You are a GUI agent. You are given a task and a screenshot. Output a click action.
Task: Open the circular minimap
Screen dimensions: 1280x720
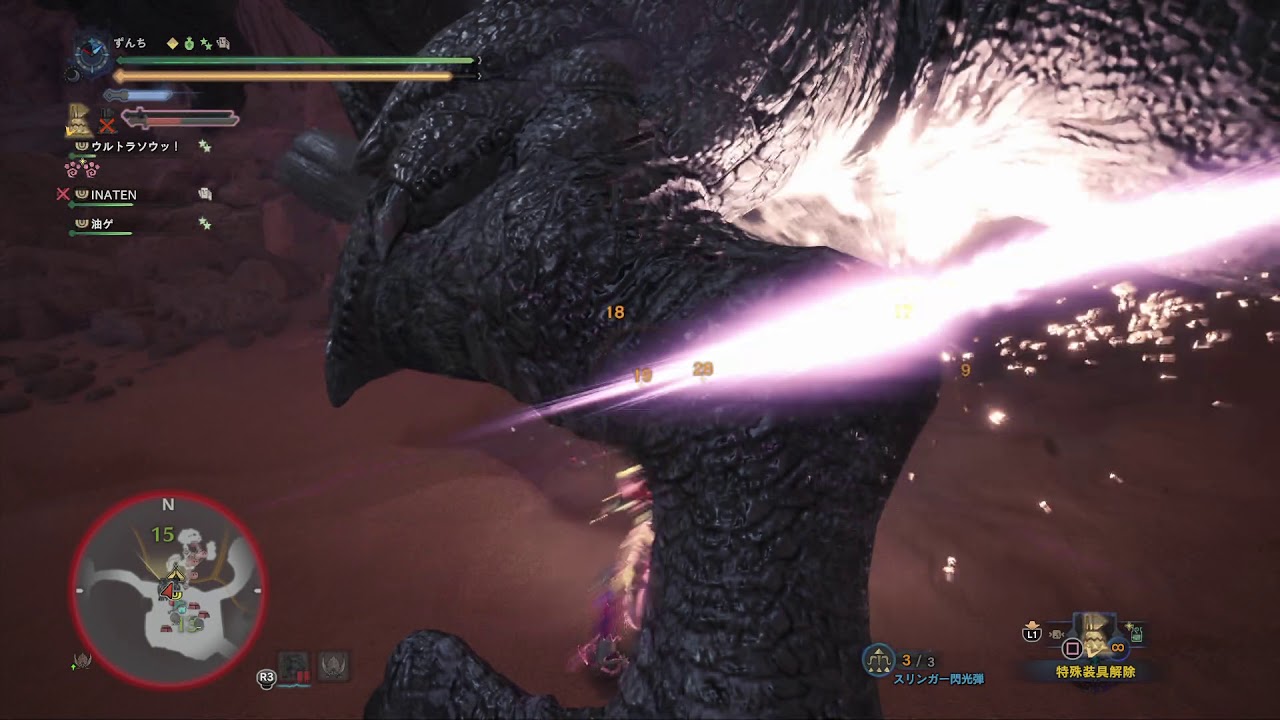(x=168, y=589)
